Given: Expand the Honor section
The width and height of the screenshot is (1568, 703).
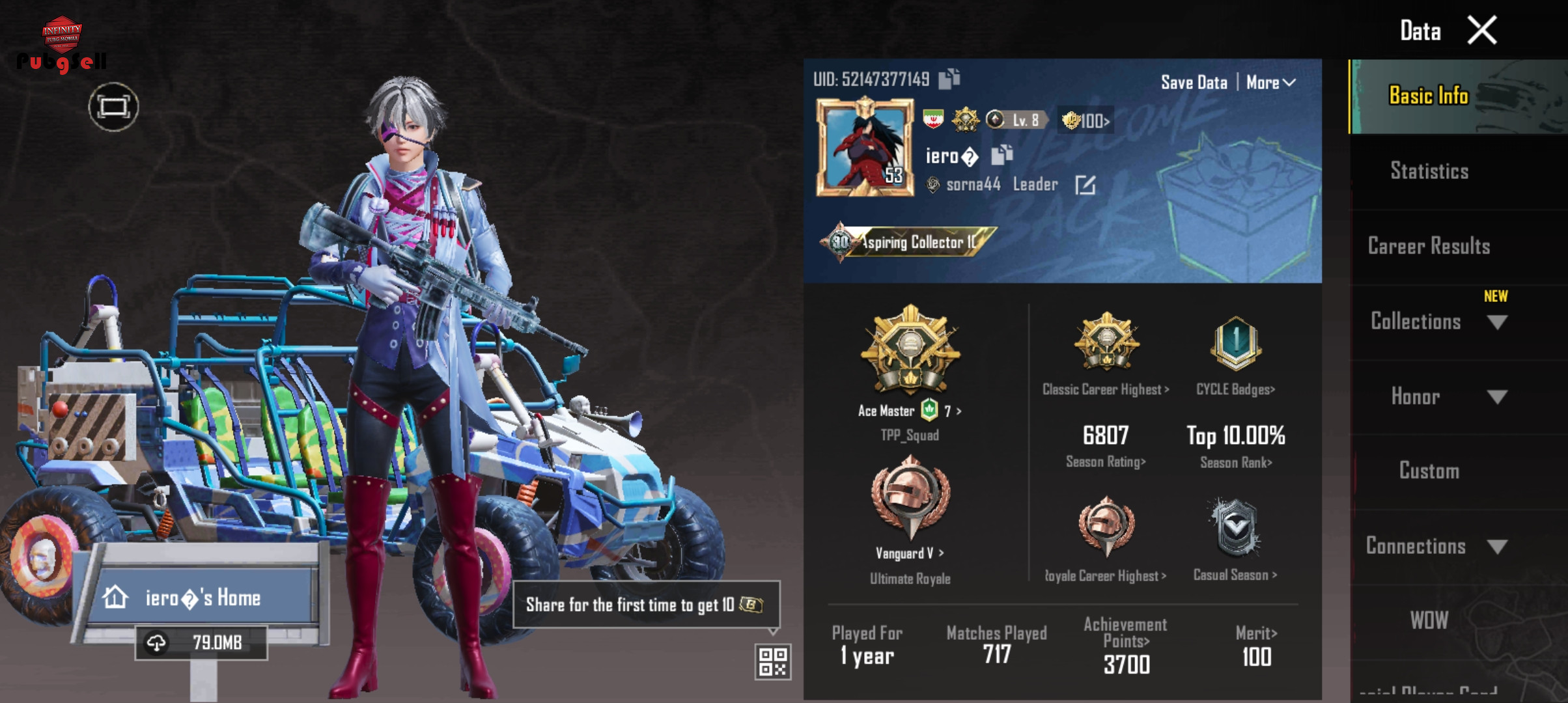Looking at the screenshot, I should [1497, 397].
